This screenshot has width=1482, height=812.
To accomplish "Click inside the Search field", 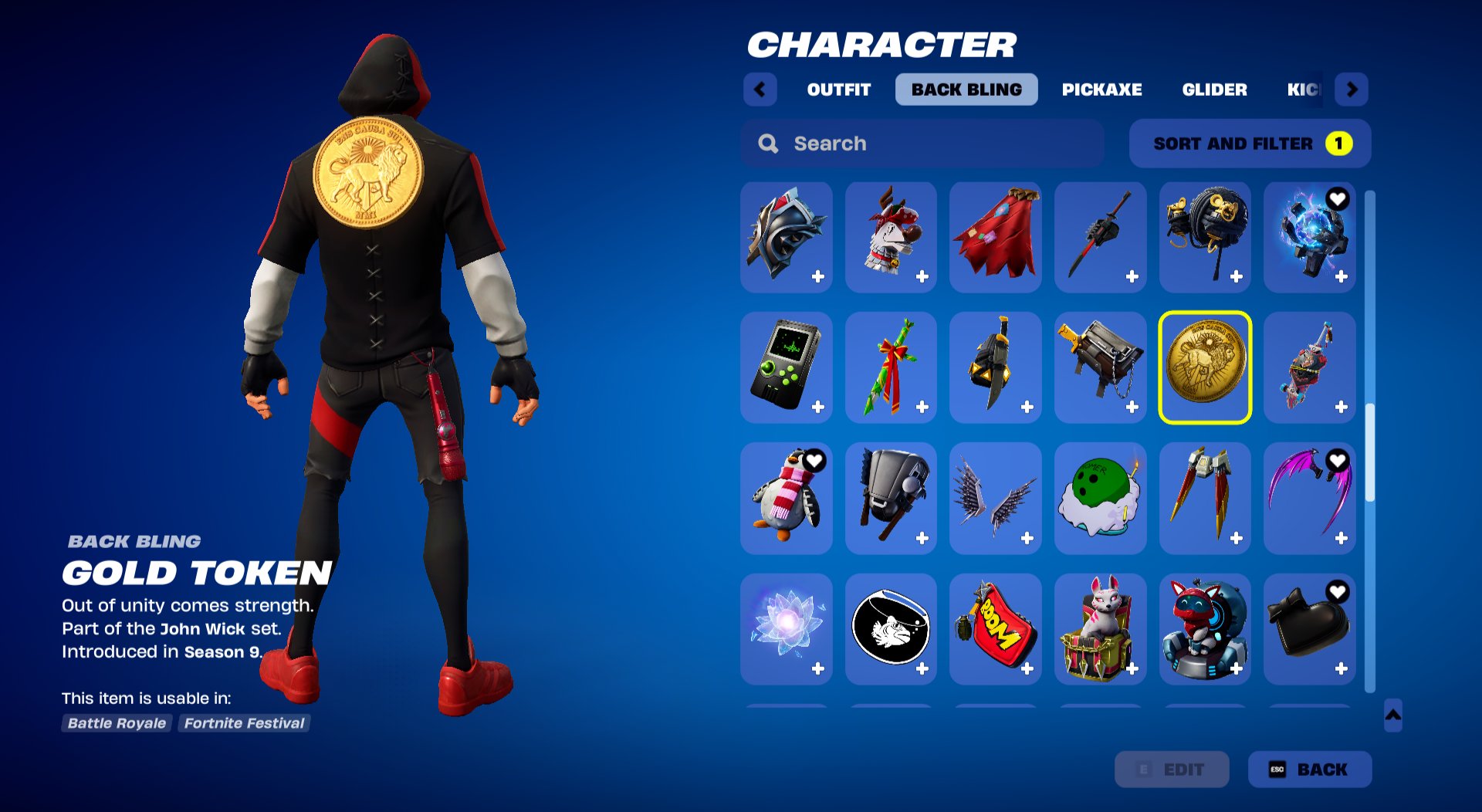I will tap(888, 144).
